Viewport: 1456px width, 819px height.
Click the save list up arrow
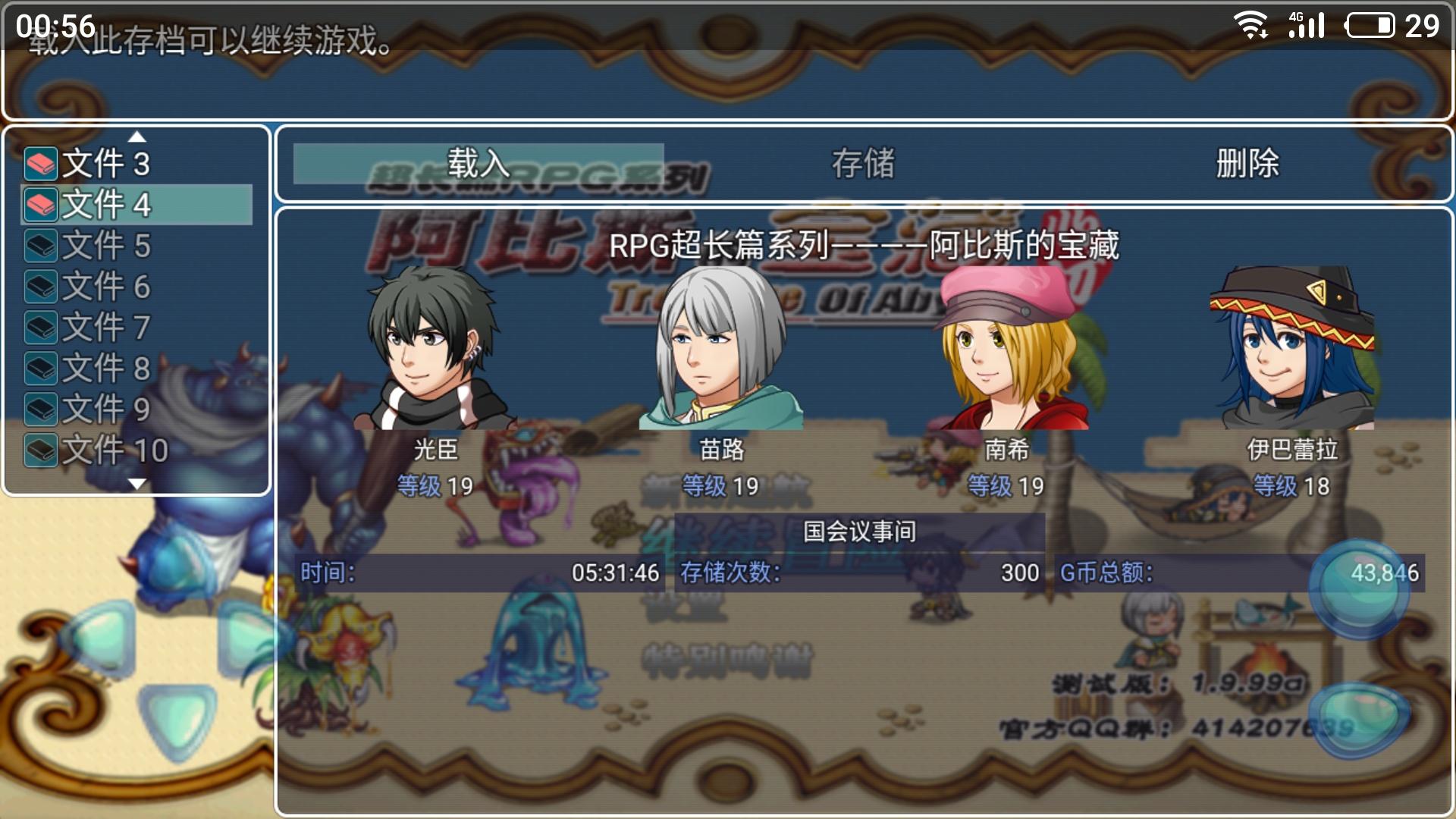coord(137,137)
